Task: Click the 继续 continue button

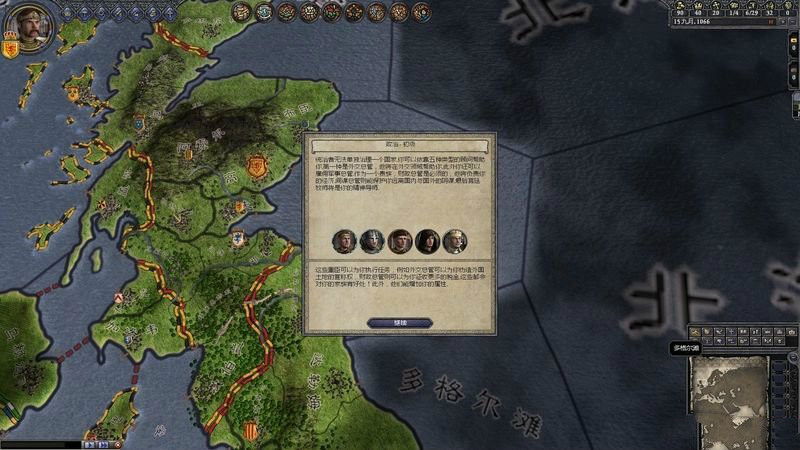Action: (400, 323)
